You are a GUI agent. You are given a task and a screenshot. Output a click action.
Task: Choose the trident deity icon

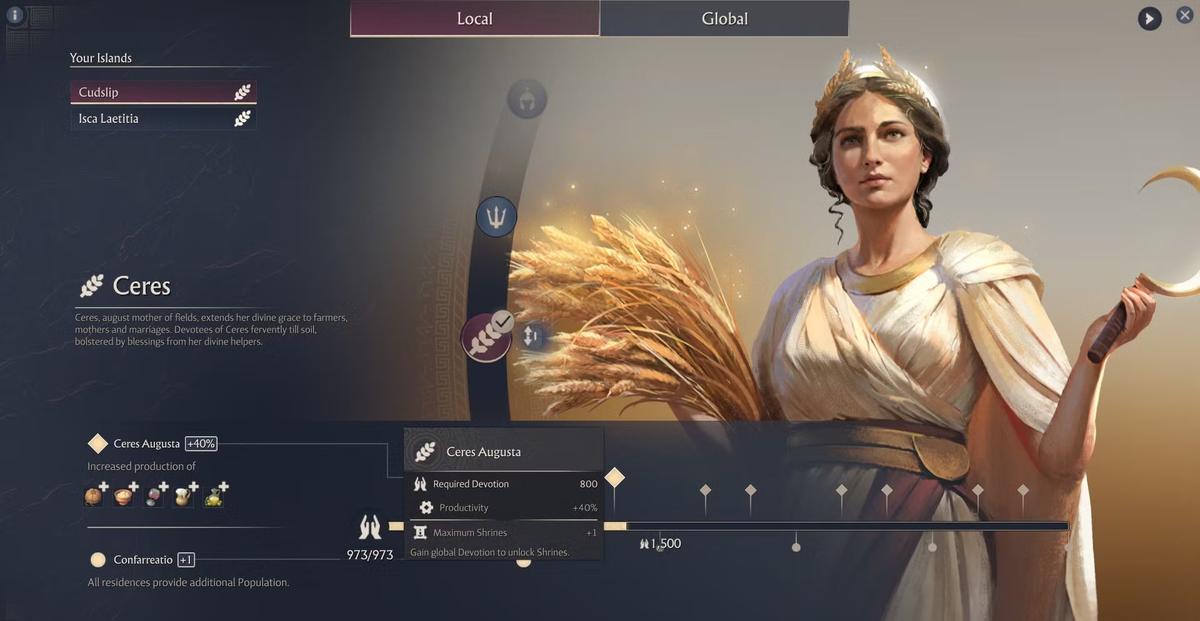tap(496, 216)
